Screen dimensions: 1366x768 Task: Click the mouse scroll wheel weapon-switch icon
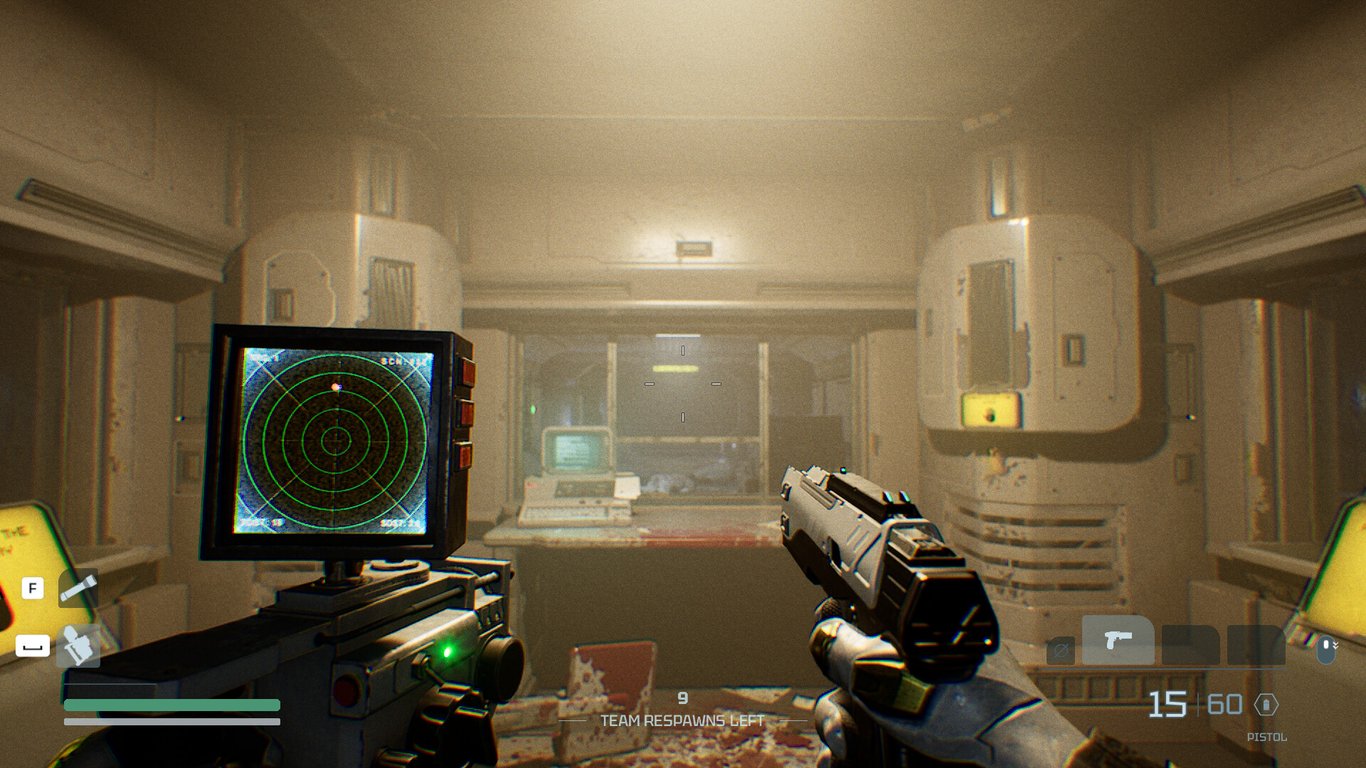[1325, 650]
